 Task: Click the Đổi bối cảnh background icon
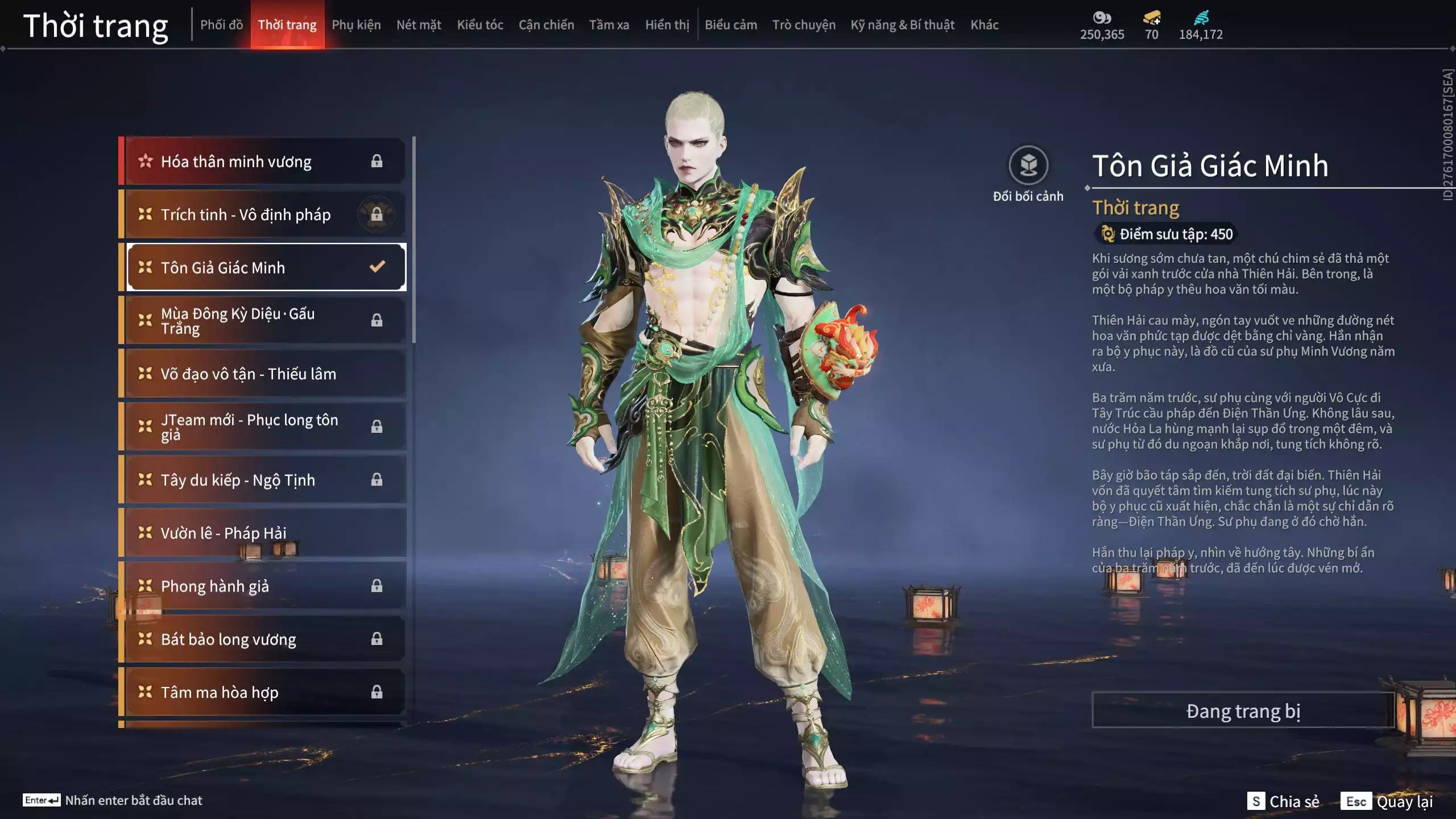coord(1028,166)
